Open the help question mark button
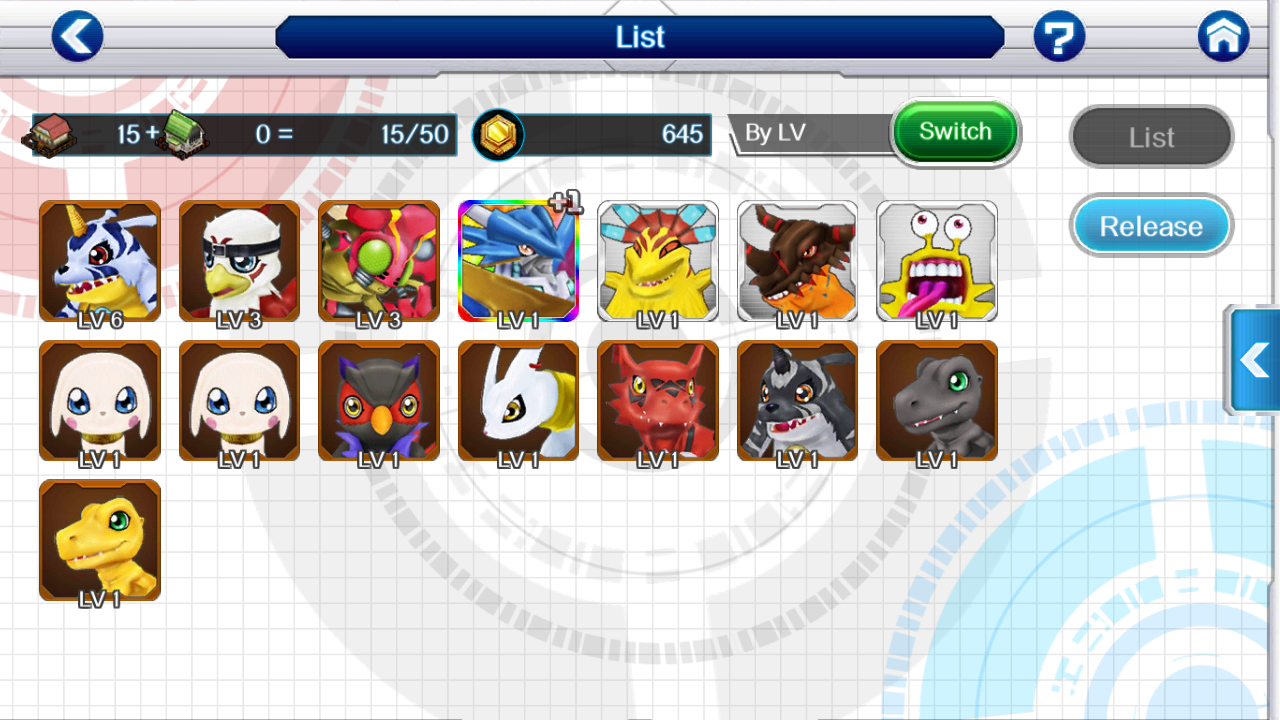 (x=1059, y=37)
